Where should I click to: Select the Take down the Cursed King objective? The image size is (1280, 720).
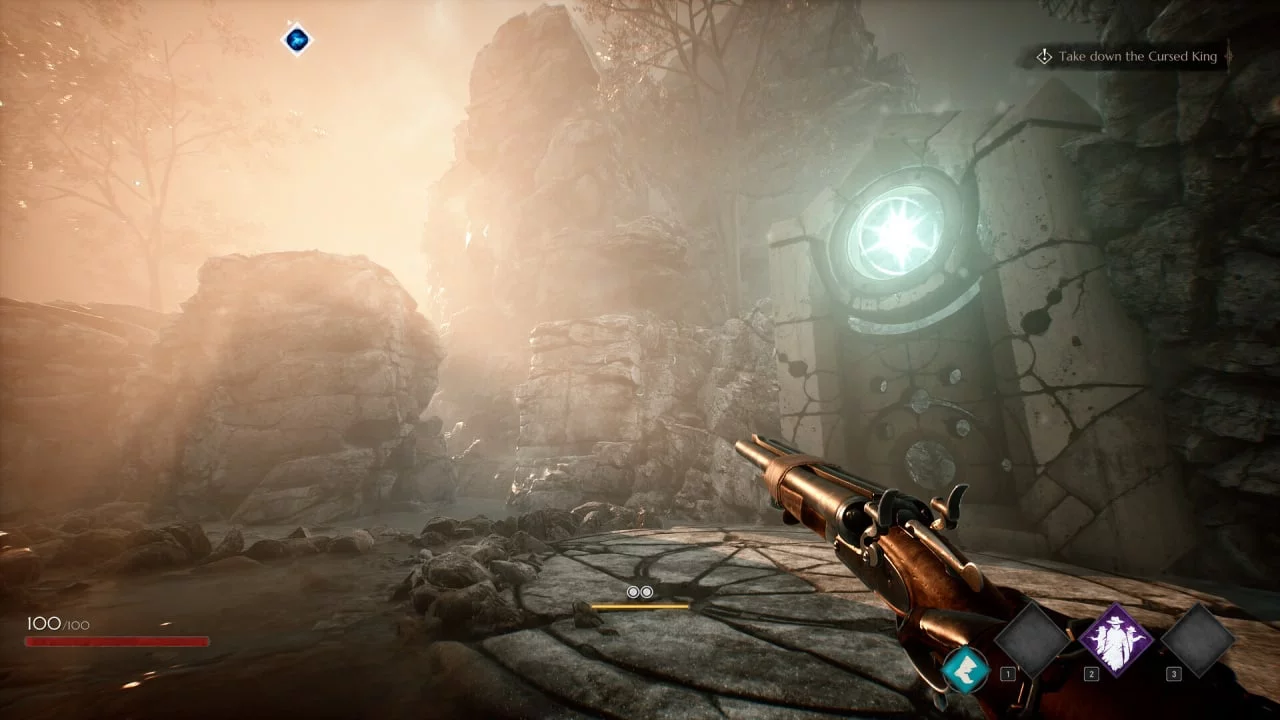point(1134,57)
